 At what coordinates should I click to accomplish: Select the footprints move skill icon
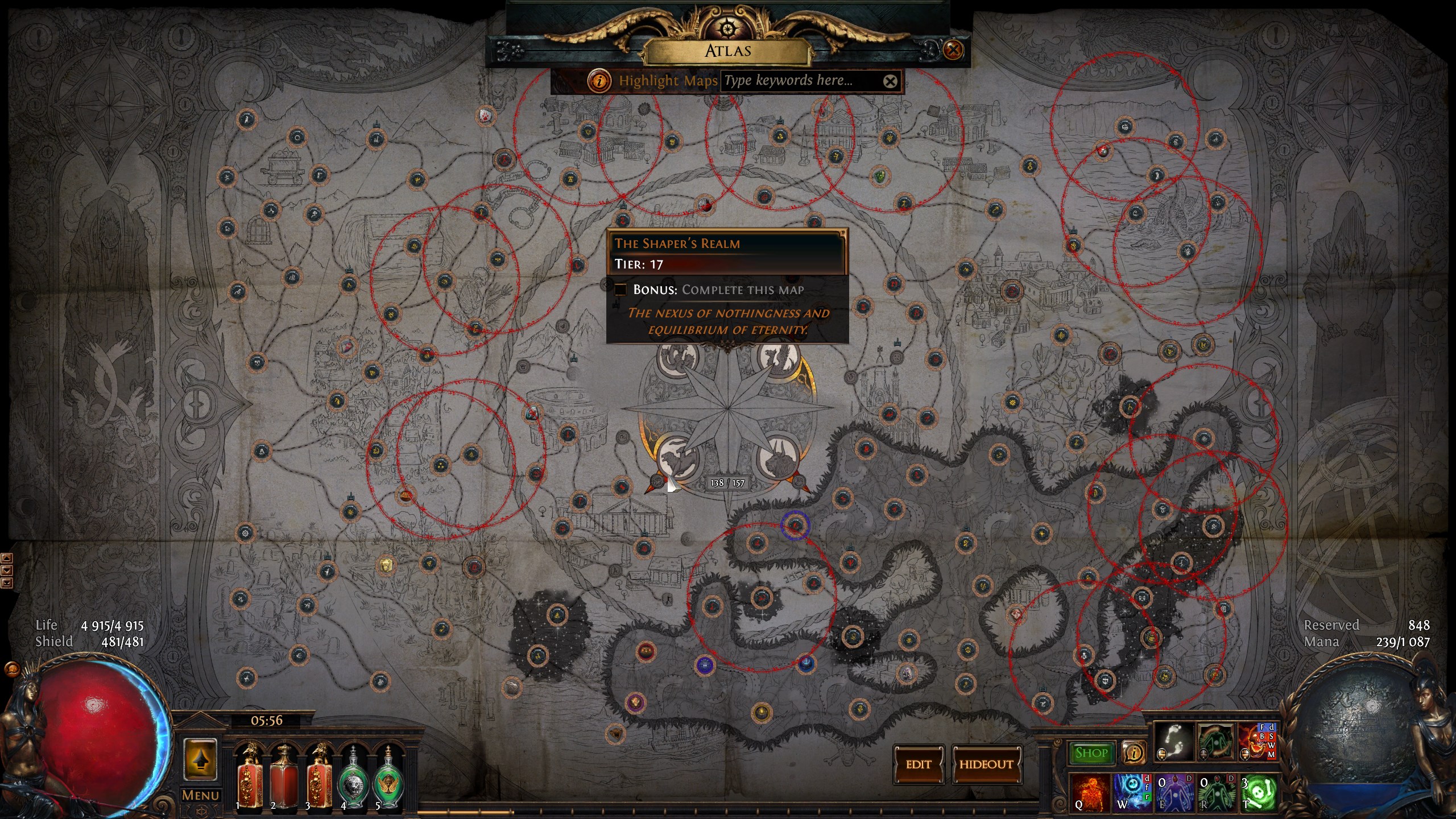pos(1173,743)
